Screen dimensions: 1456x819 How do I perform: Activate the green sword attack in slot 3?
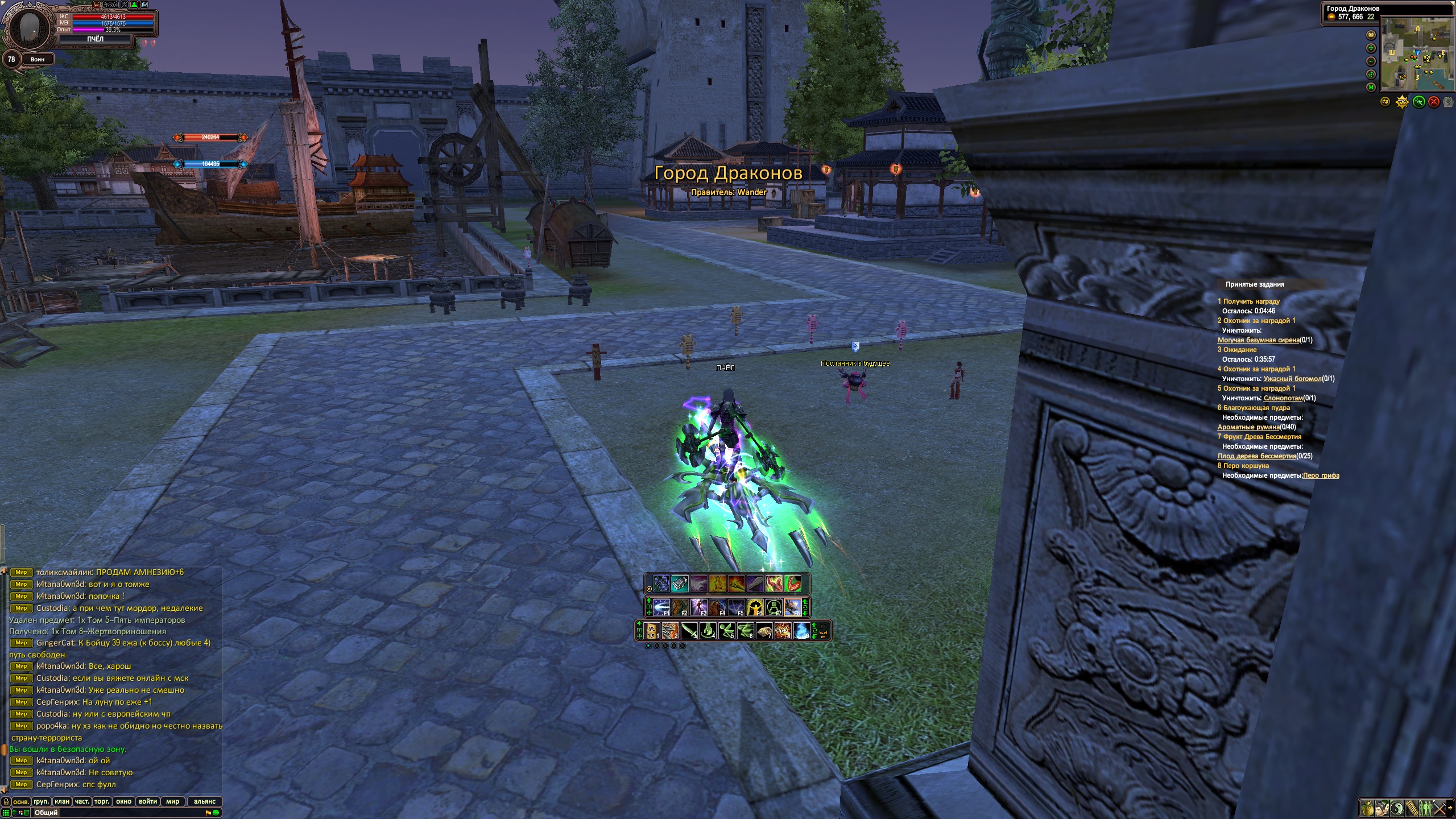(x=689, y=631)
